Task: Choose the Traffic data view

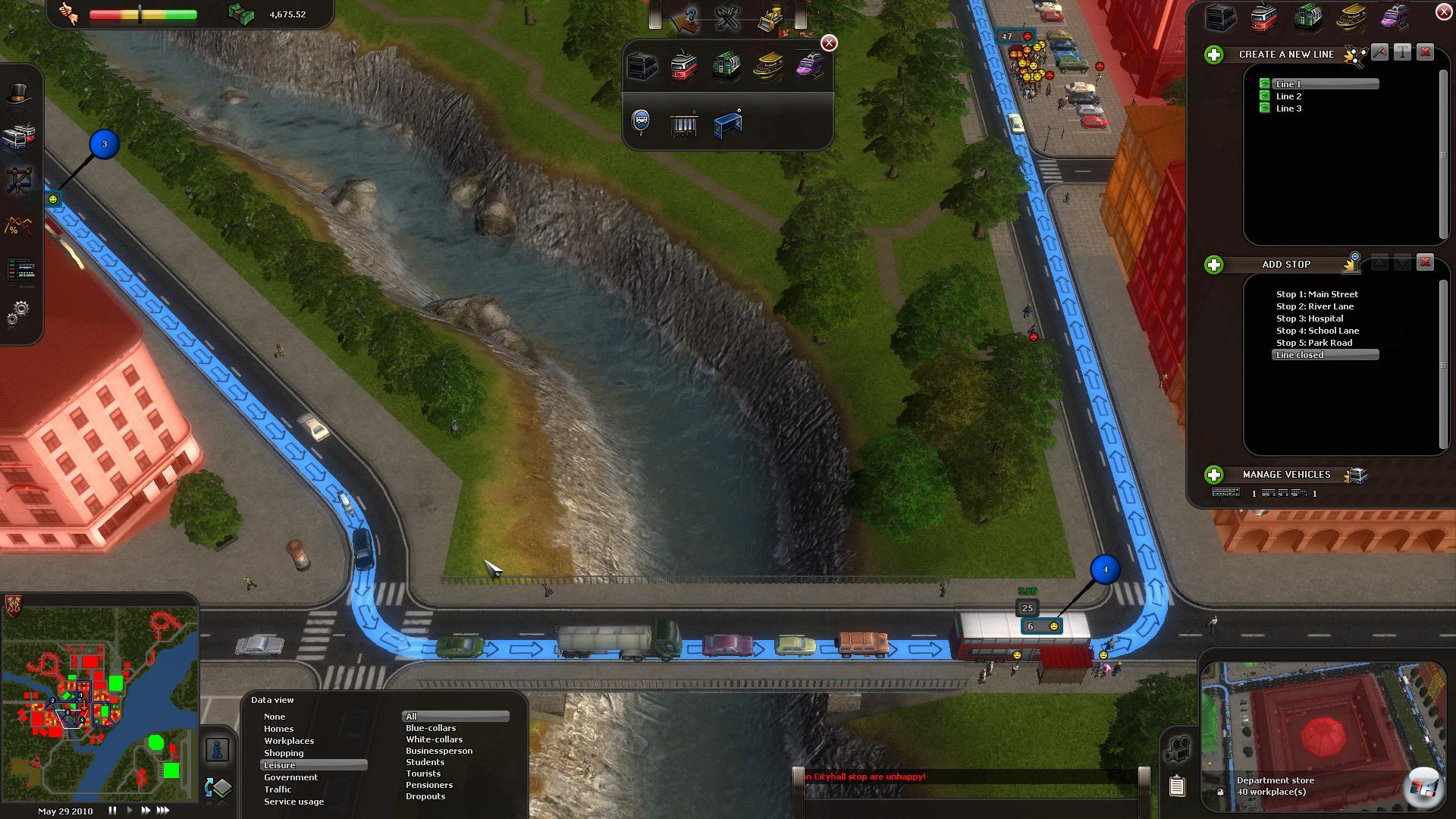Action: point(278,789)
